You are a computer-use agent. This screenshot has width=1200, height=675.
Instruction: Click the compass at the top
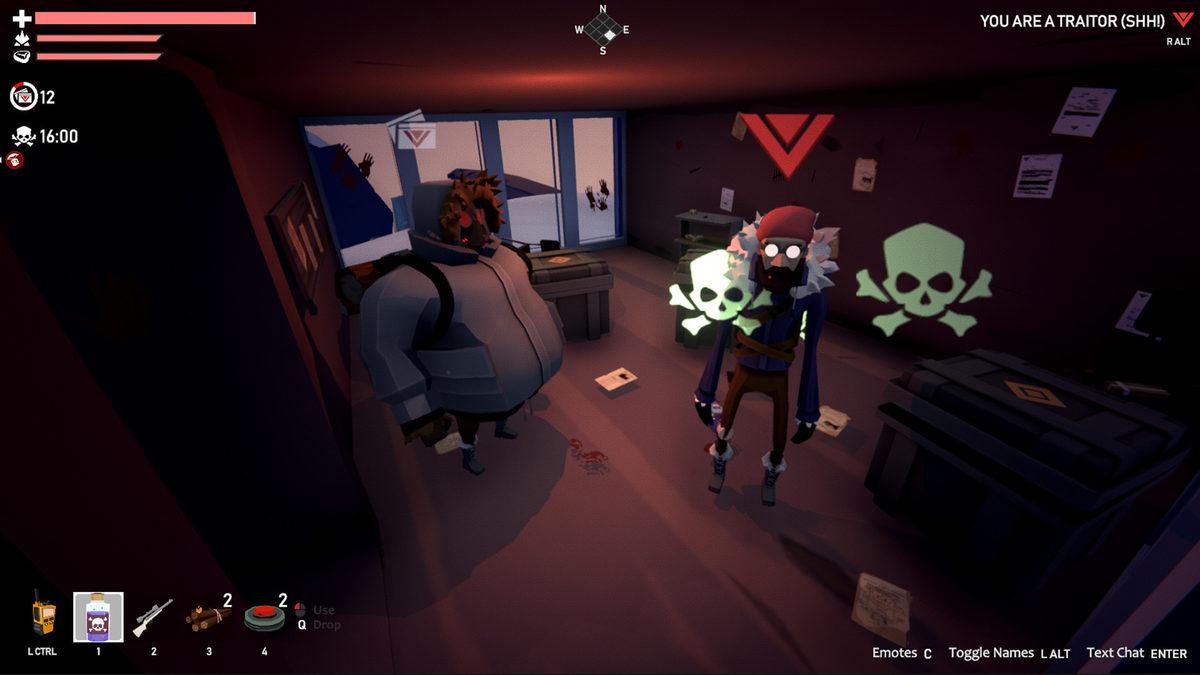[602, 31]
